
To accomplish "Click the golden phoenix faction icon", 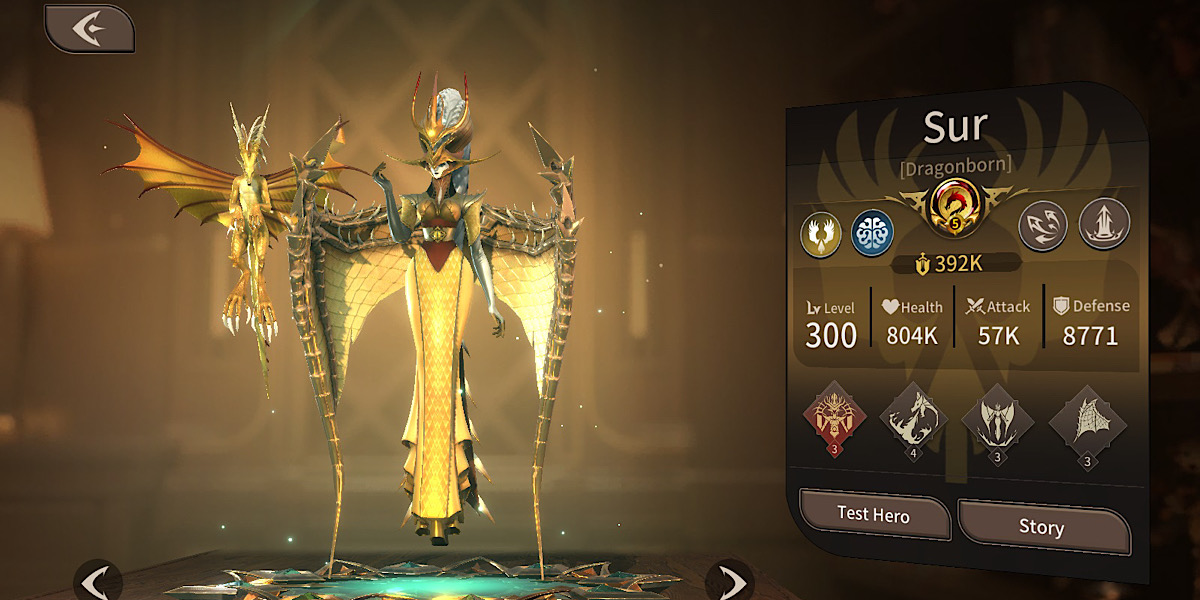I will [820, 233].
